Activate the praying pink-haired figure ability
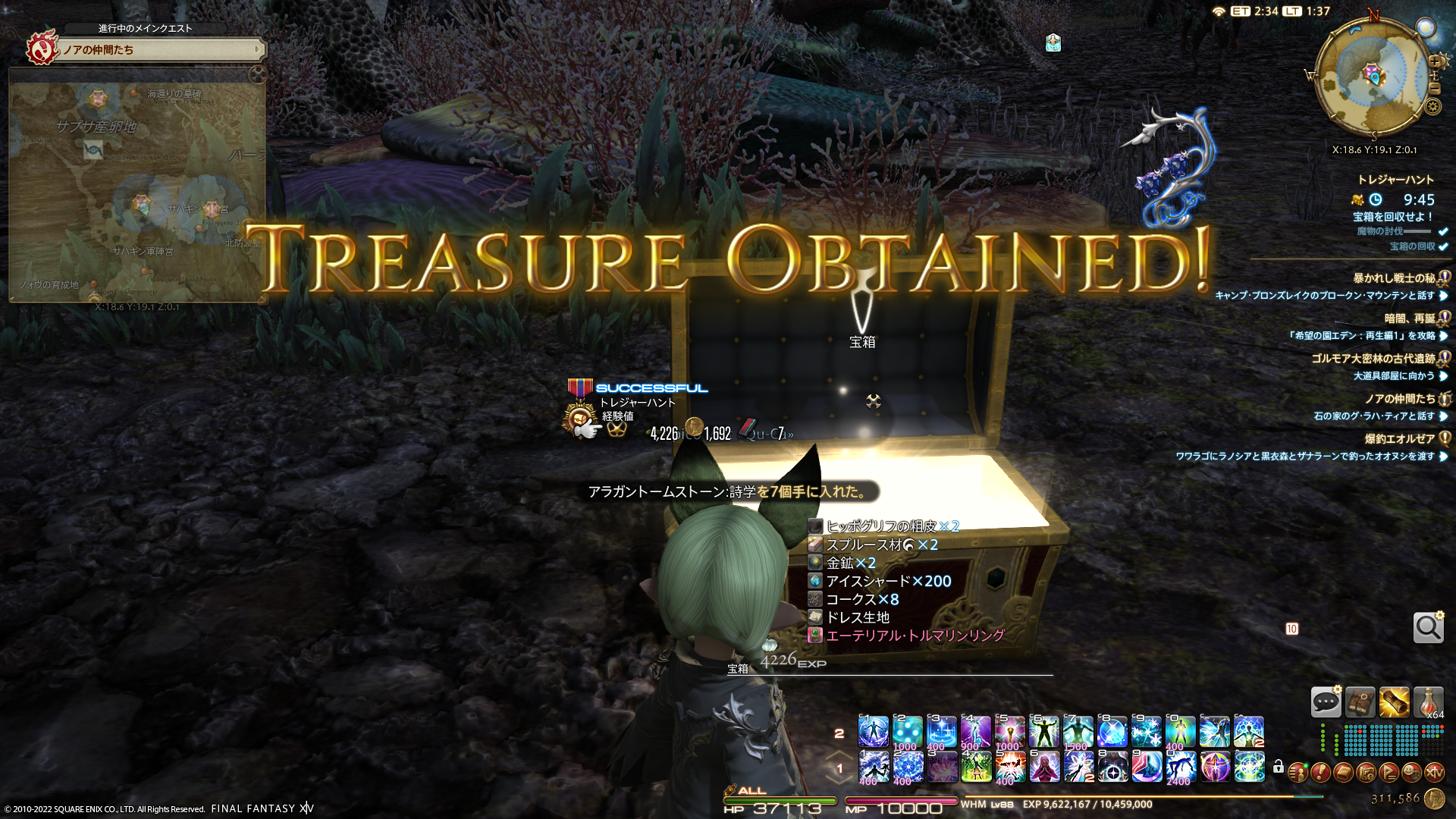Viewport: 1456px width, 819px height. tap(1044, 767)
